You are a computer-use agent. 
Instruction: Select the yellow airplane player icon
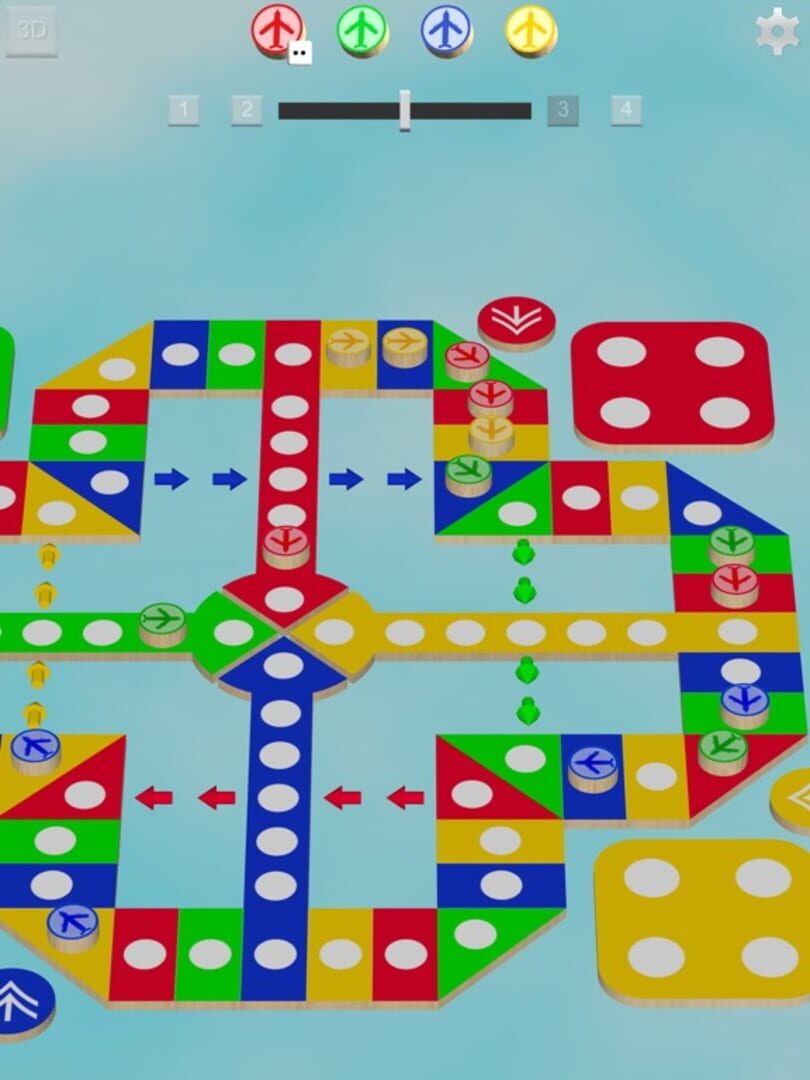(530, 29)
